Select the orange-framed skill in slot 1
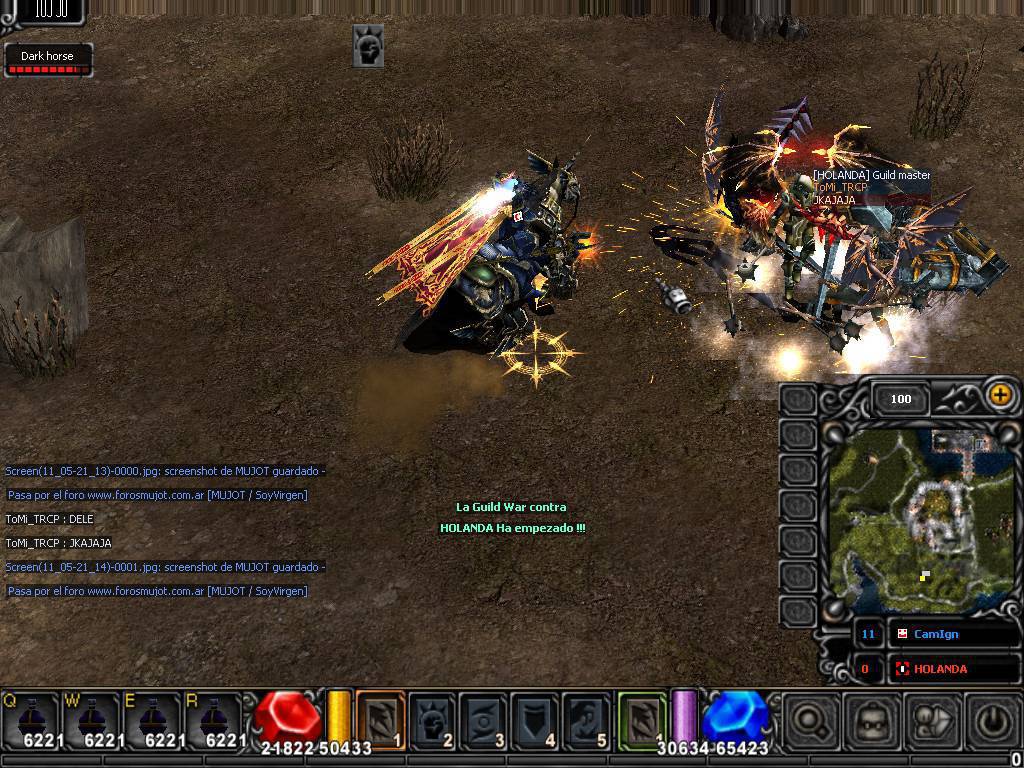 [380, 718]
